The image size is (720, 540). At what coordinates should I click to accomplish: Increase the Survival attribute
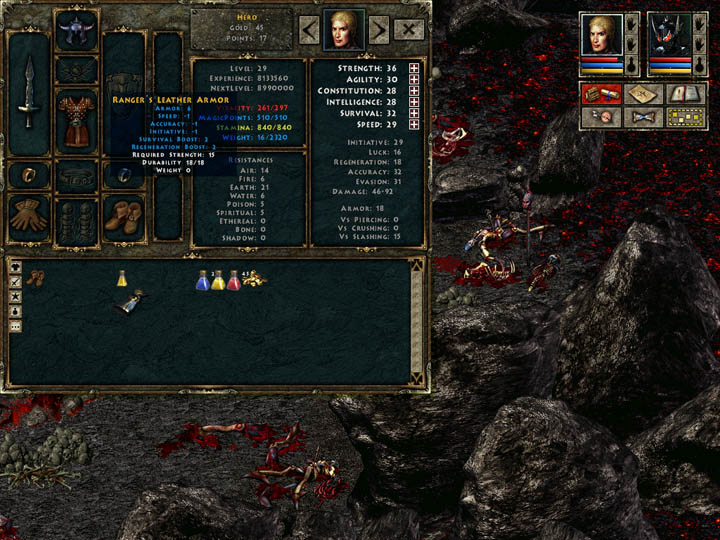[x=414, y=114]
